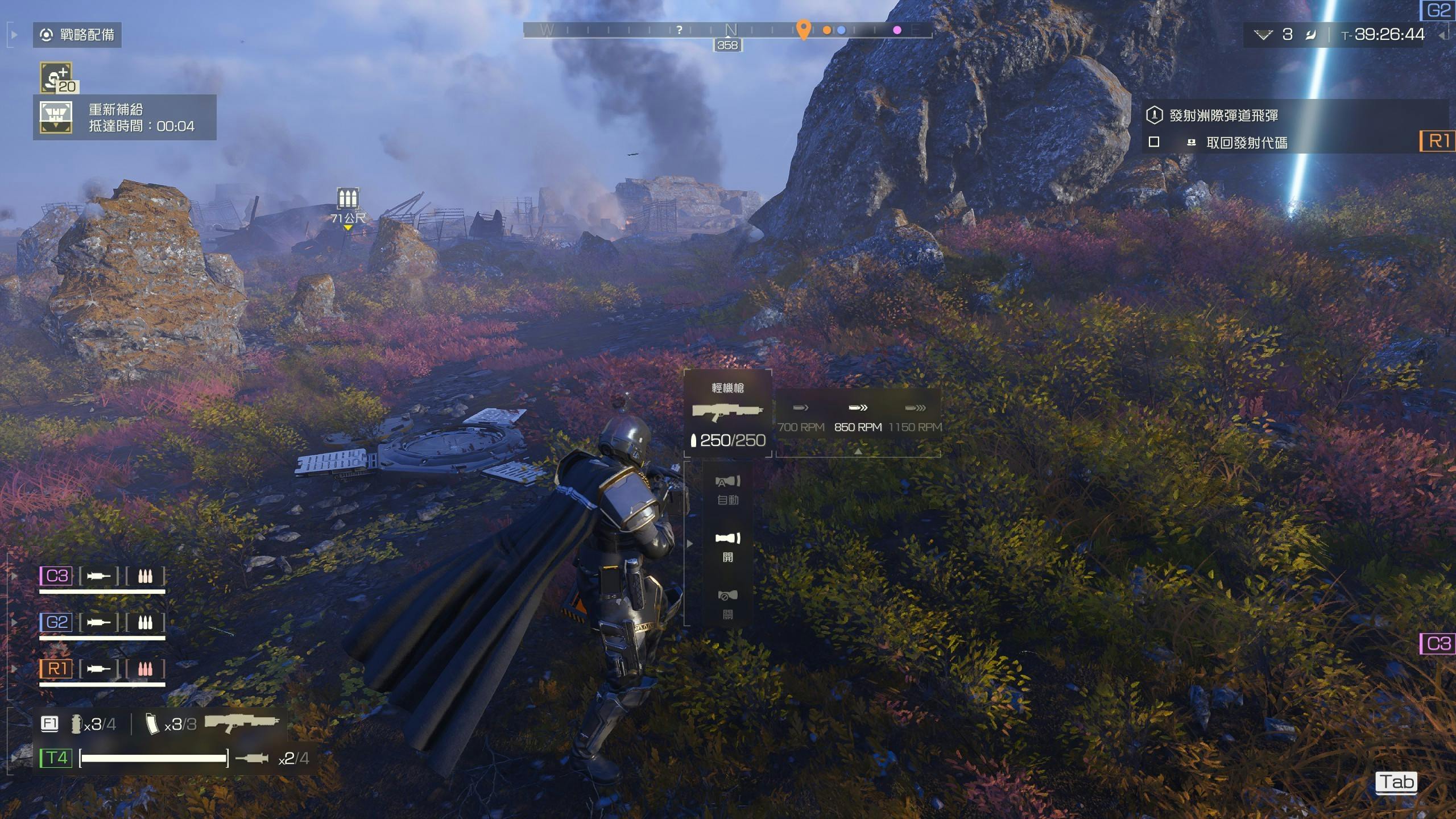Click the pink dot on the compass
The height and width of the screenshot is (819, 1456).
click(x=897, y=30)
